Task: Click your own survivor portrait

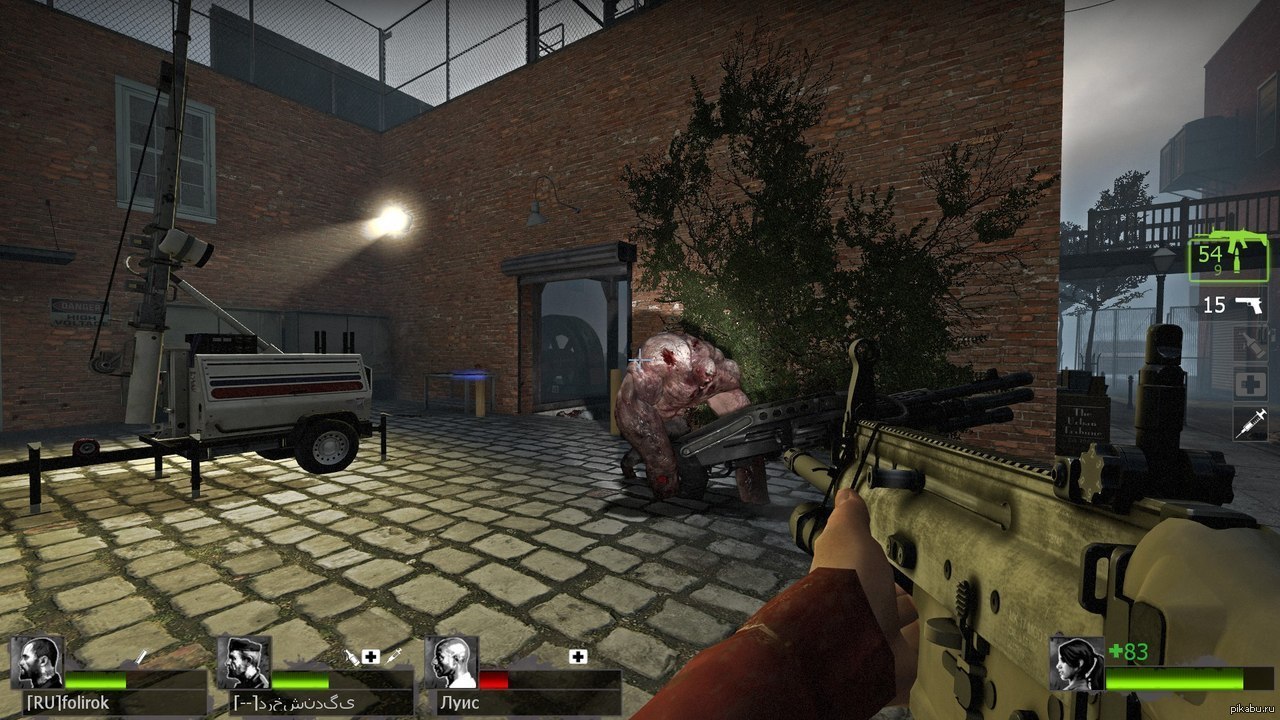Action: [x=1076, y=664]
